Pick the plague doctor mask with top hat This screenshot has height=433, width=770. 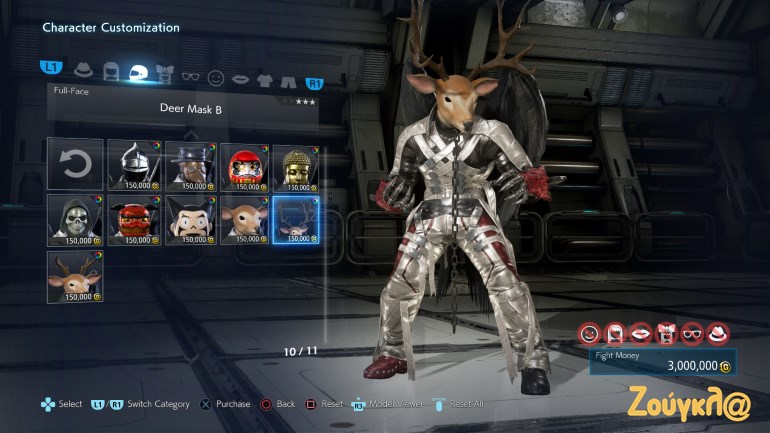pyautogui.click(x=186, y=165)
